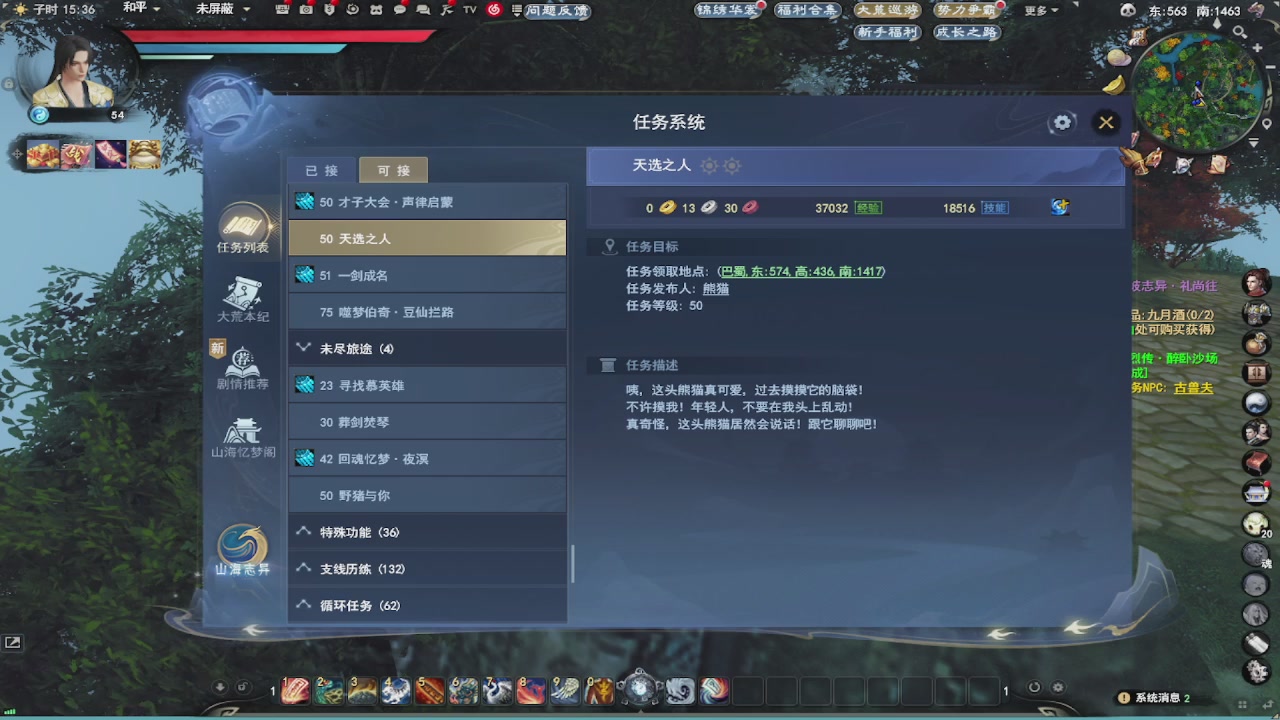The image size is (1280, 720).
Task: 切换到'可接'任务标签页
Action: [x=393, y=169]
